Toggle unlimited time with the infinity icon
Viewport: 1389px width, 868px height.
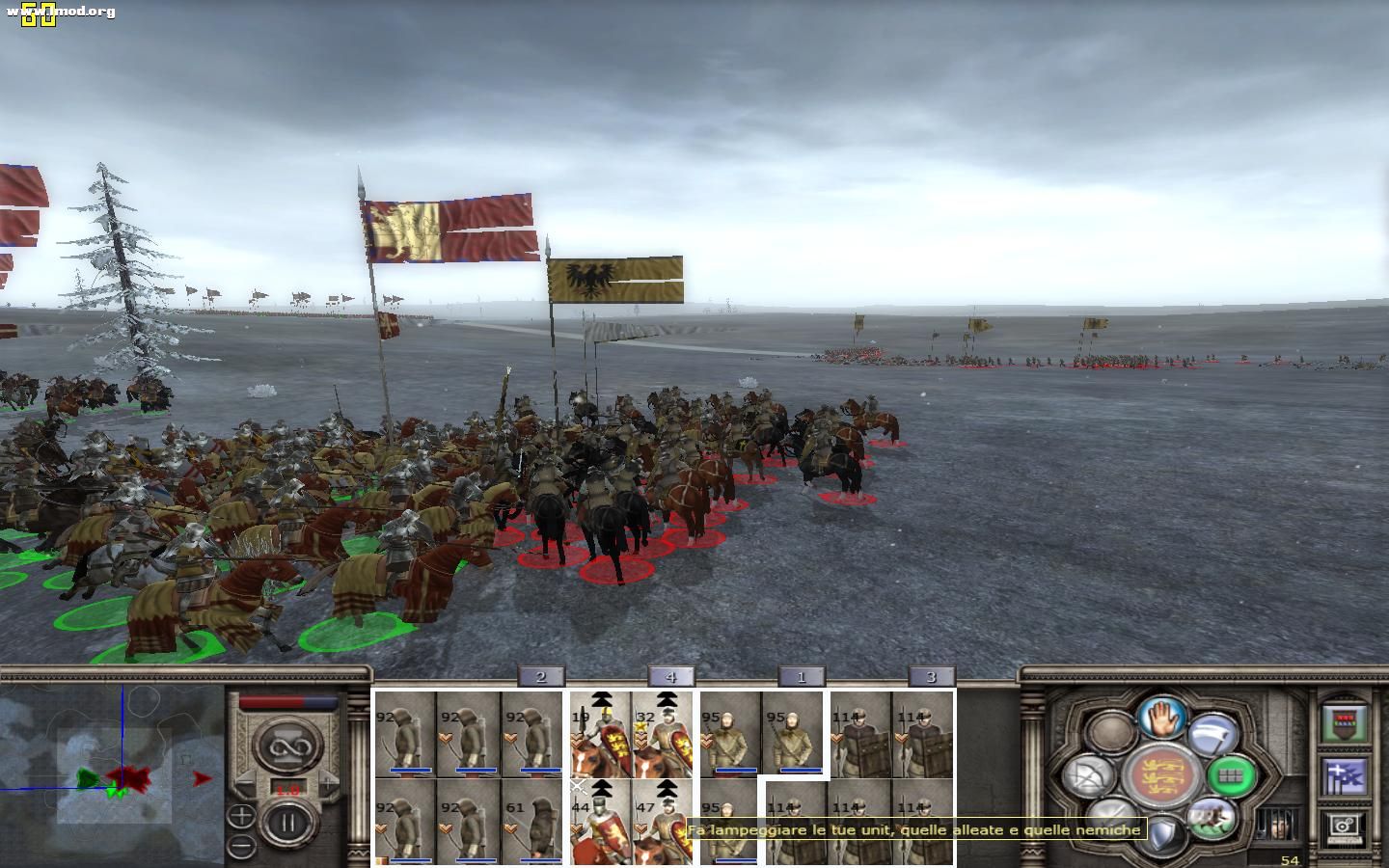(290, 746)
